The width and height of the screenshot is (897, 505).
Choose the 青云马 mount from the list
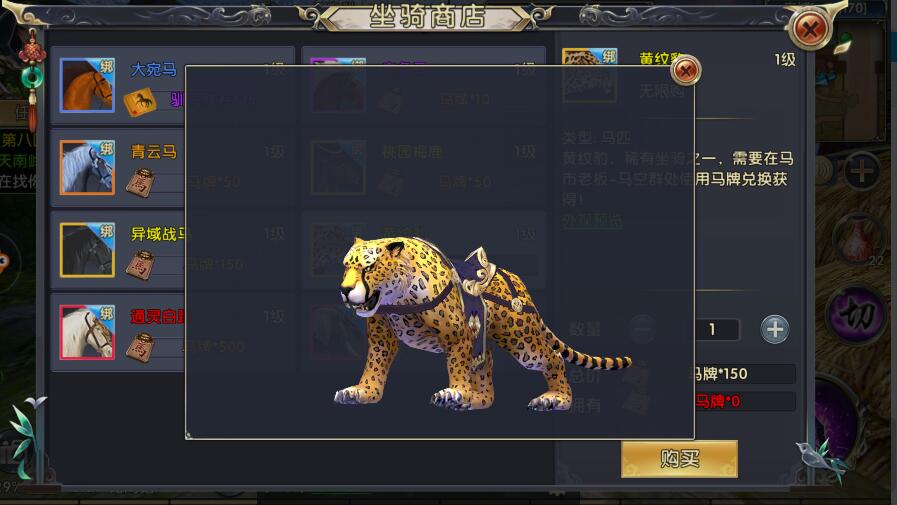(118, 166)
